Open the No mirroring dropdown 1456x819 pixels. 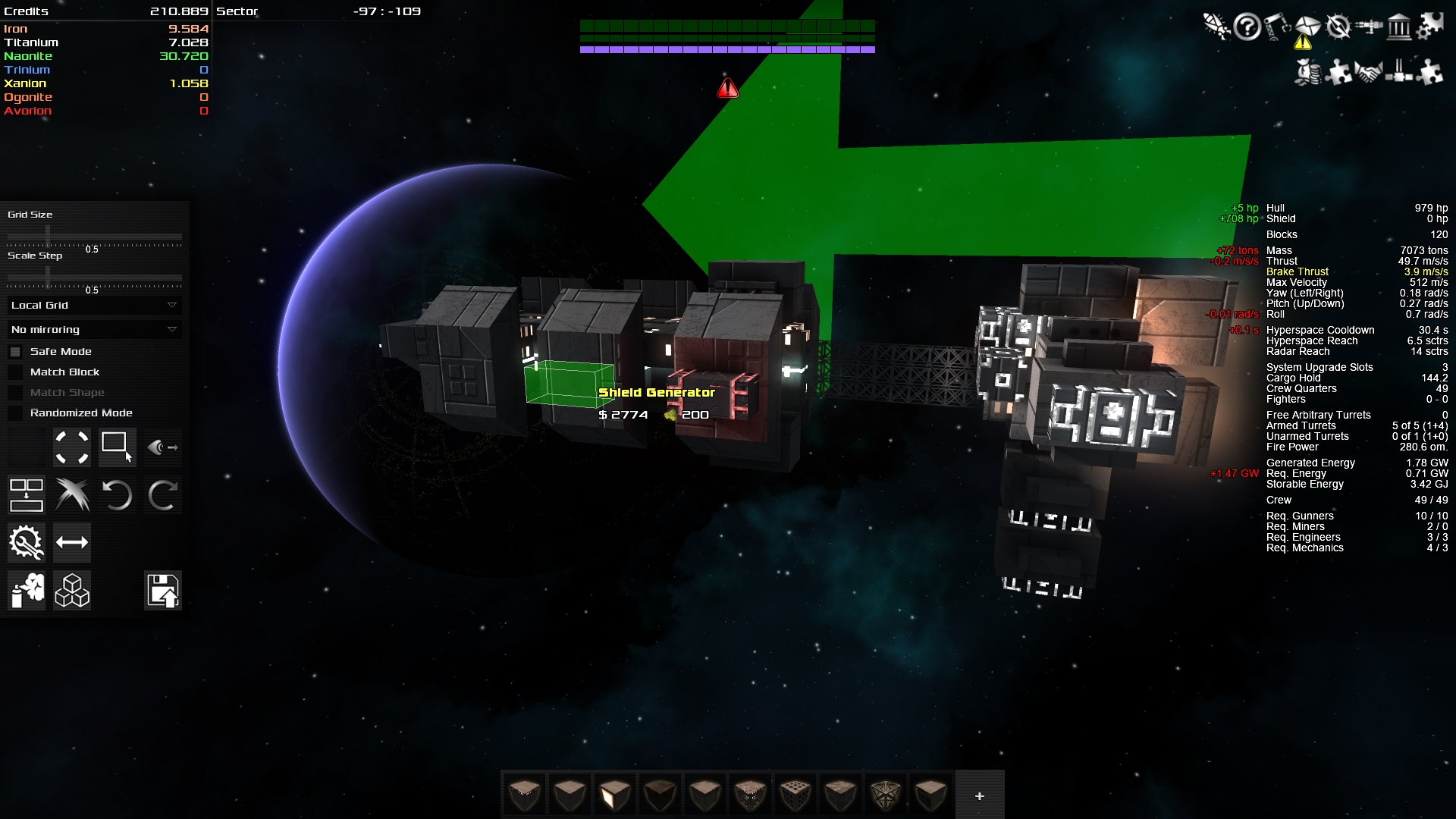[x=93, y=329]
